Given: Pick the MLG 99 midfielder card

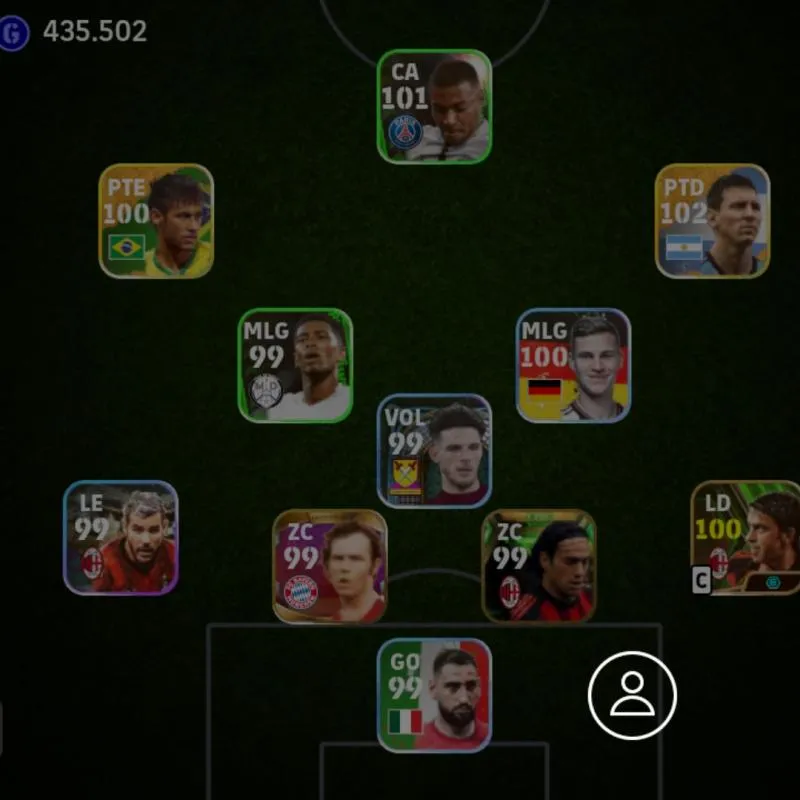Looking at the screenshot, I should point(295,365).
